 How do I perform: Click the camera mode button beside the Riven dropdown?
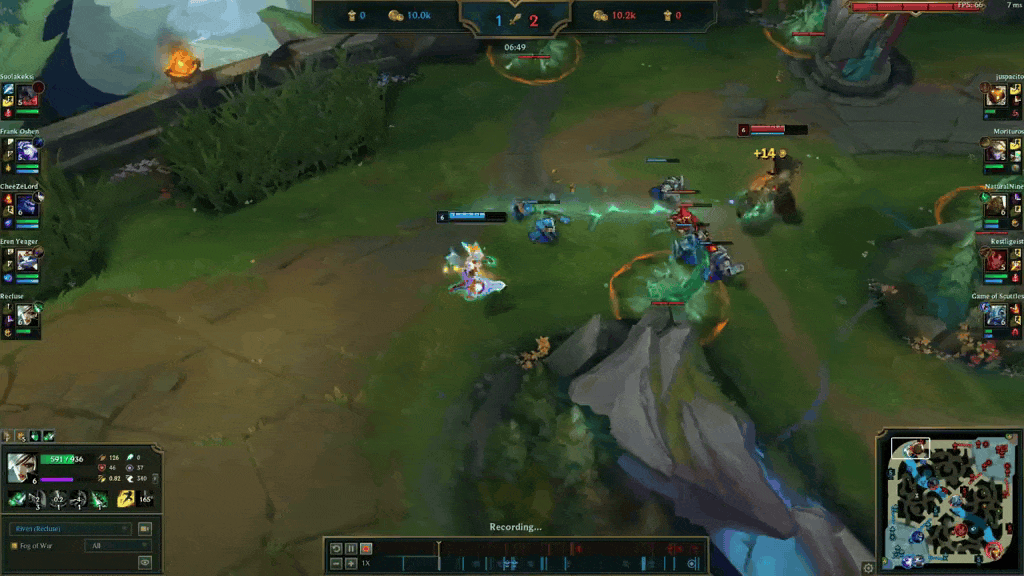coord(145,528)
